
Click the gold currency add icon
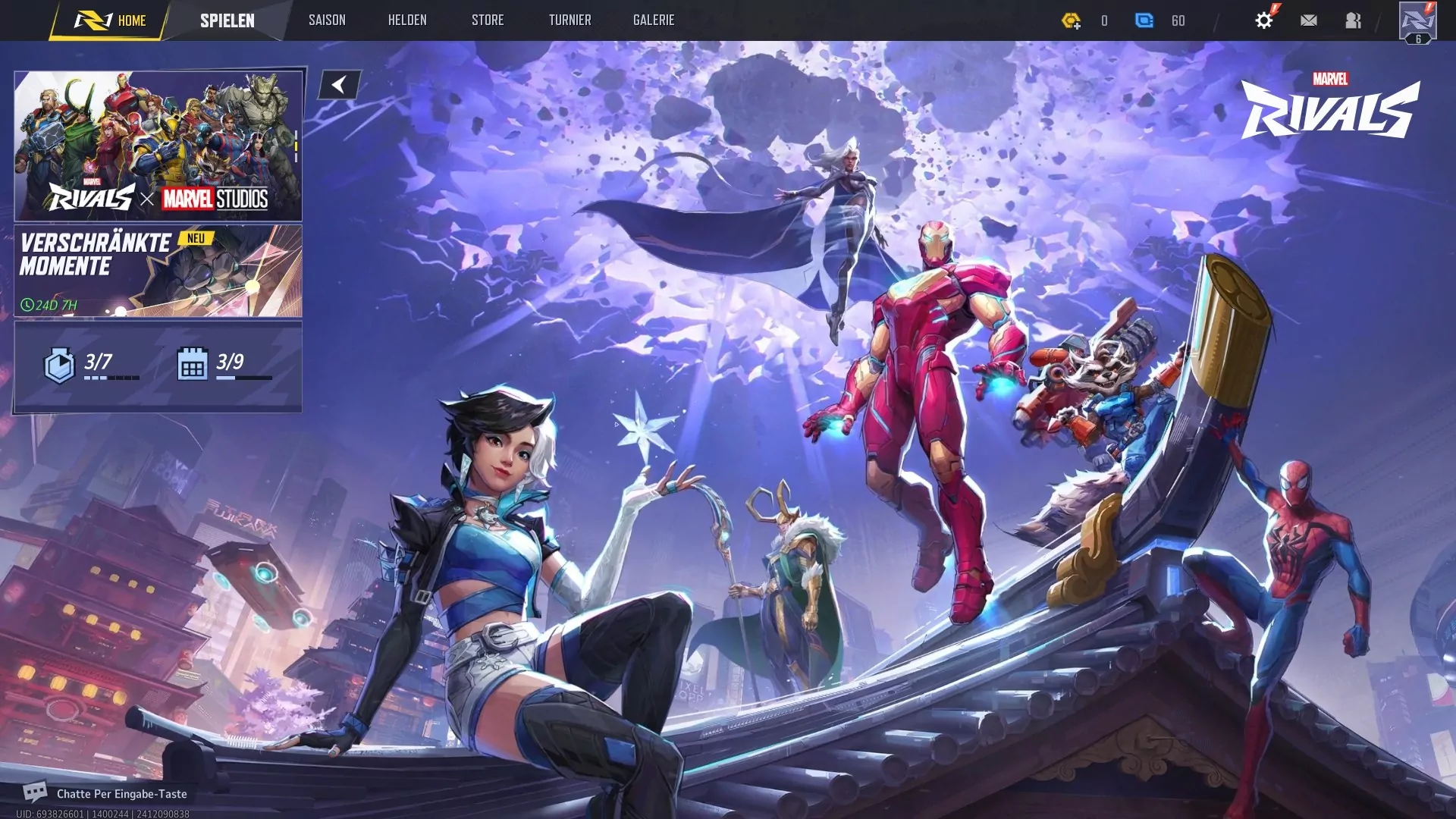[1073, 20]
